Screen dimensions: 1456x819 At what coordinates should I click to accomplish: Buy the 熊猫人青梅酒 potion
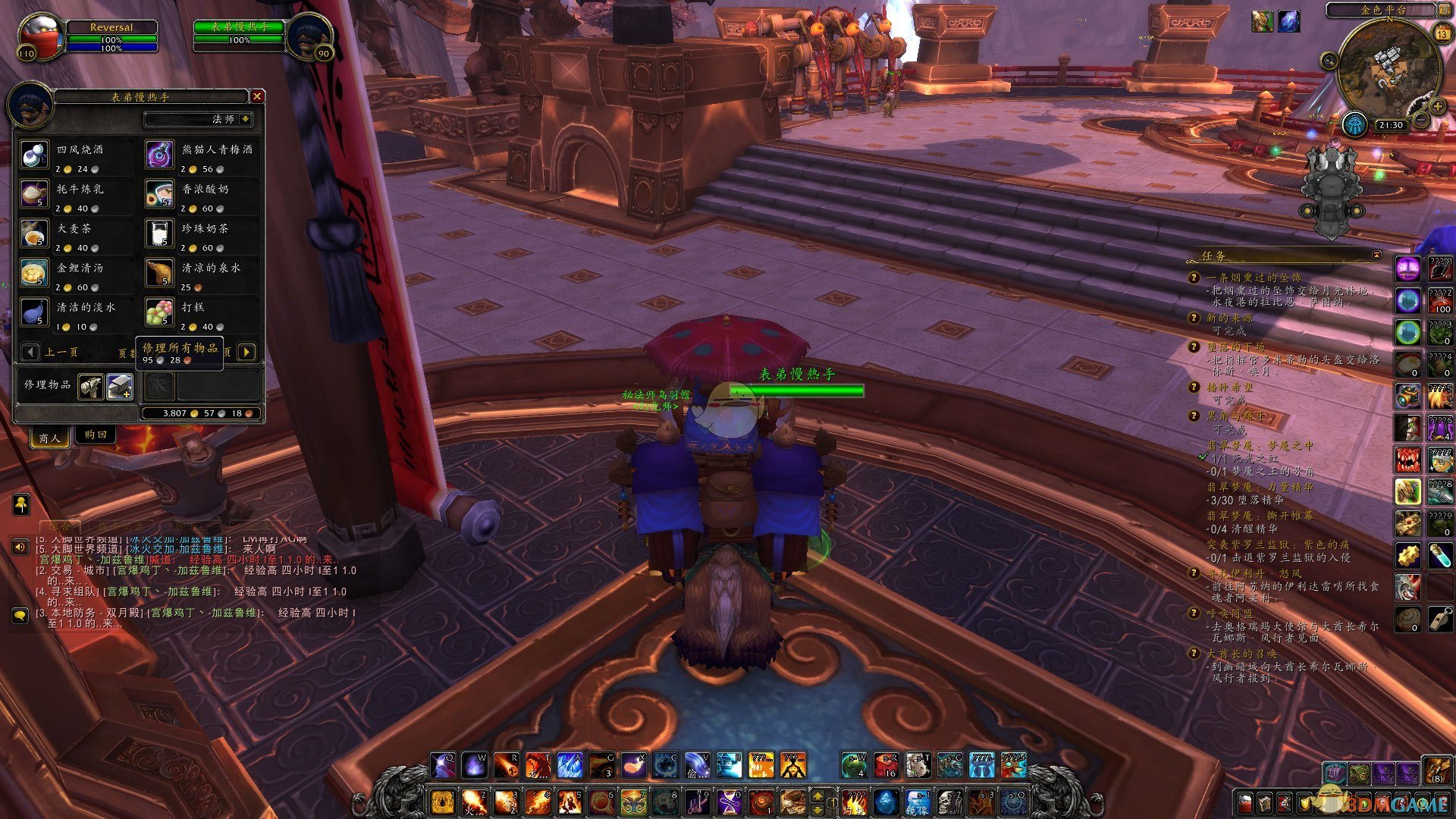tap(159, 155)
